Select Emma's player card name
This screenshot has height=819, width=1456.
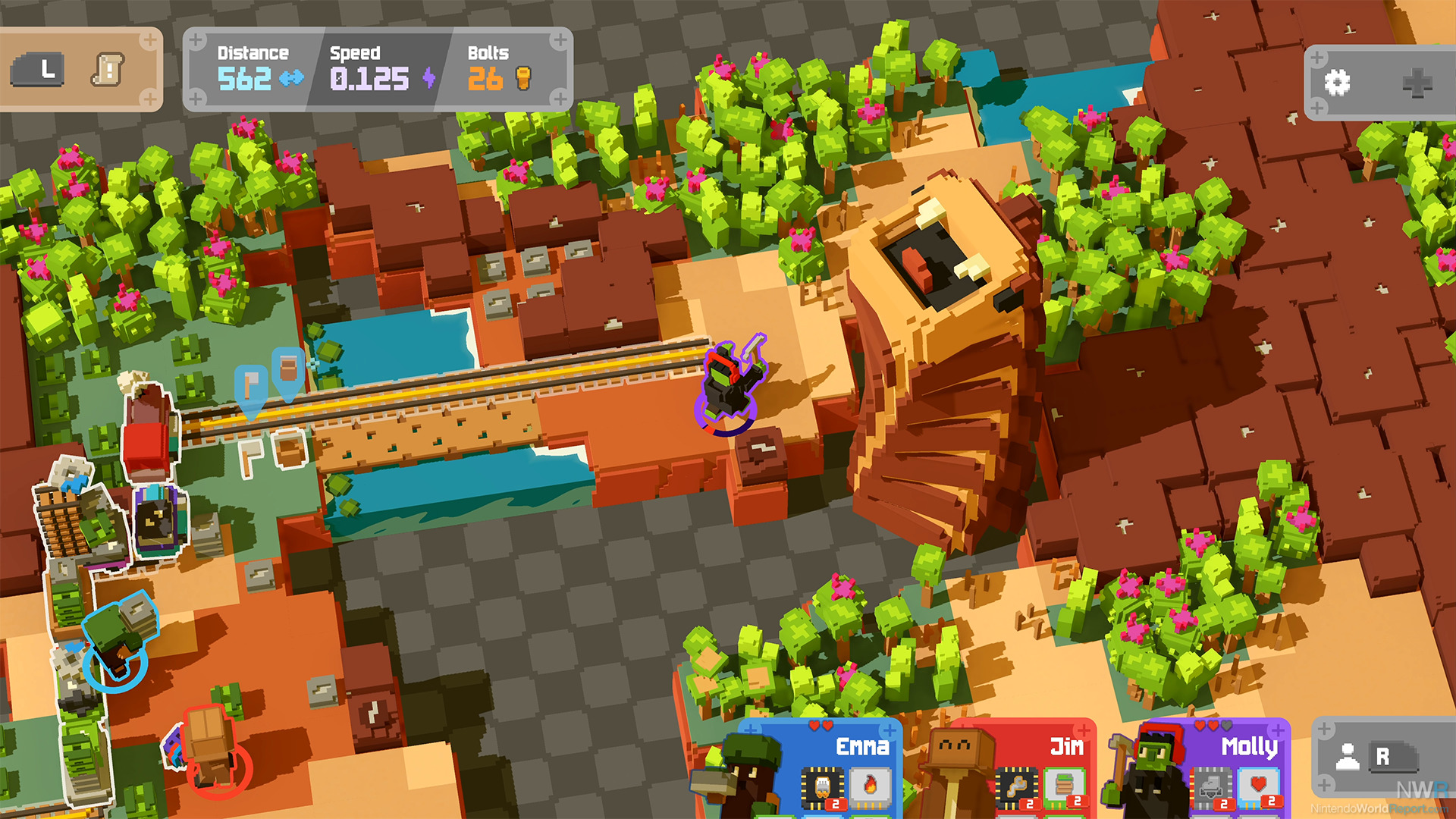click(x=862, y=747)
